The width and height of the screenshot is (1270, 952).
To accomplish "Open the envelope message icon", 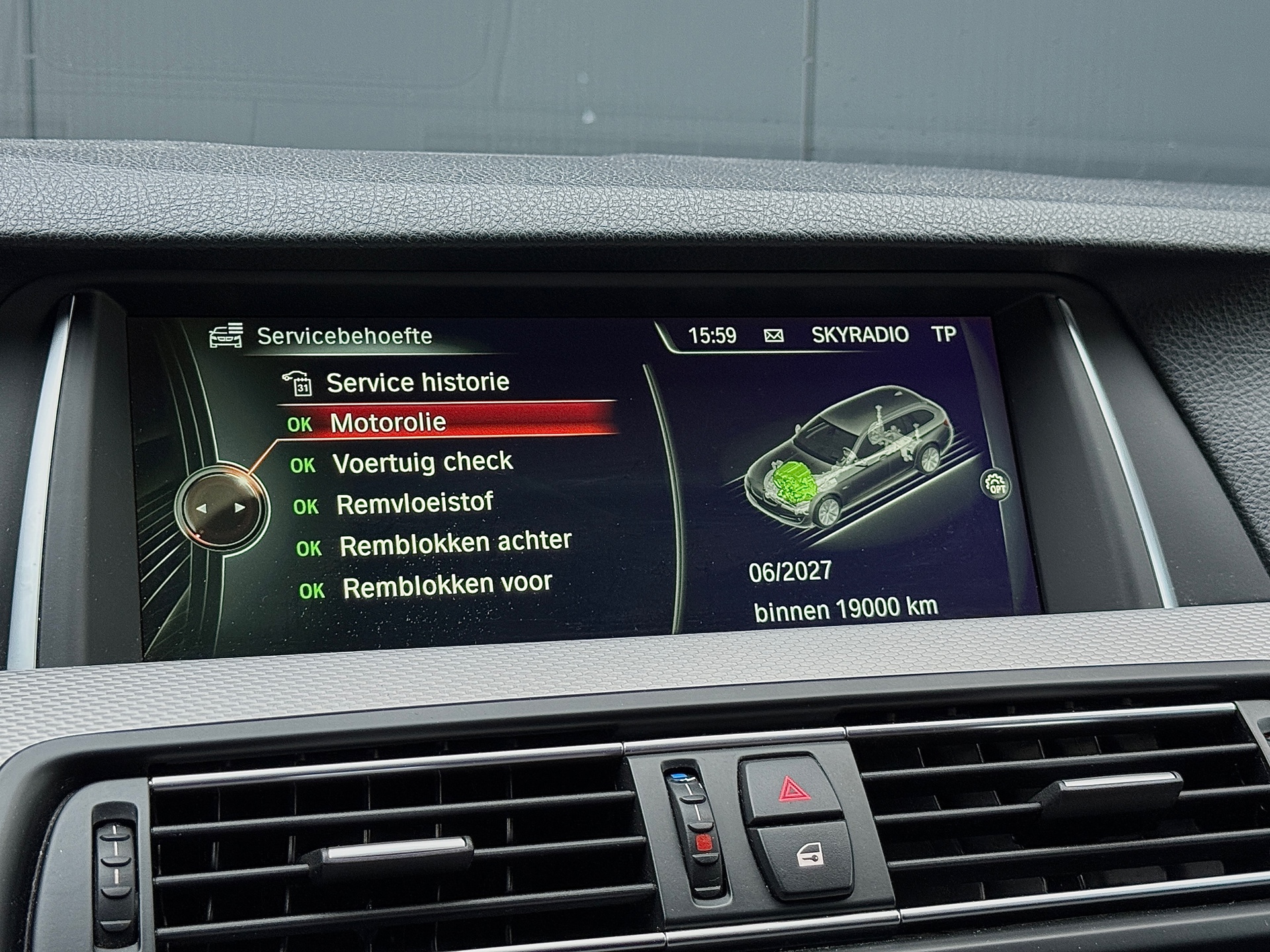I will [x=773, y=336].
